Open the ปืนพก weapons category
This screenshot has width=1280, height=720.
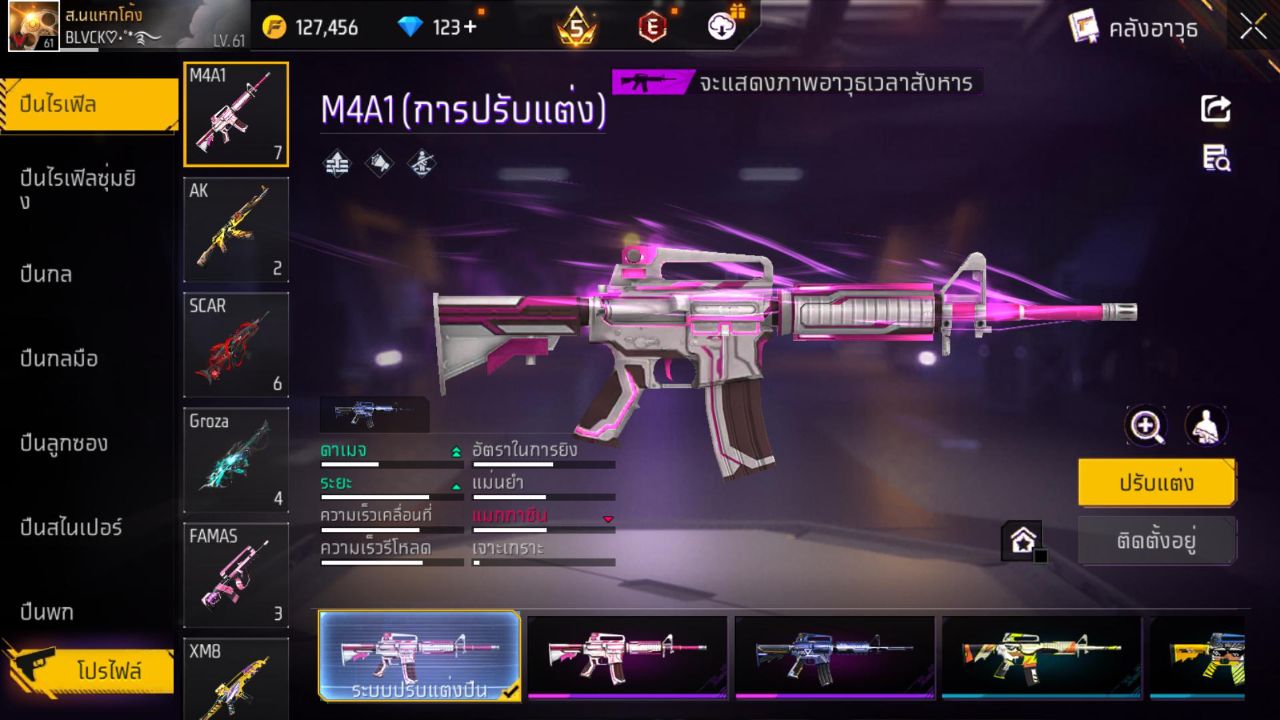coord(45,611)
